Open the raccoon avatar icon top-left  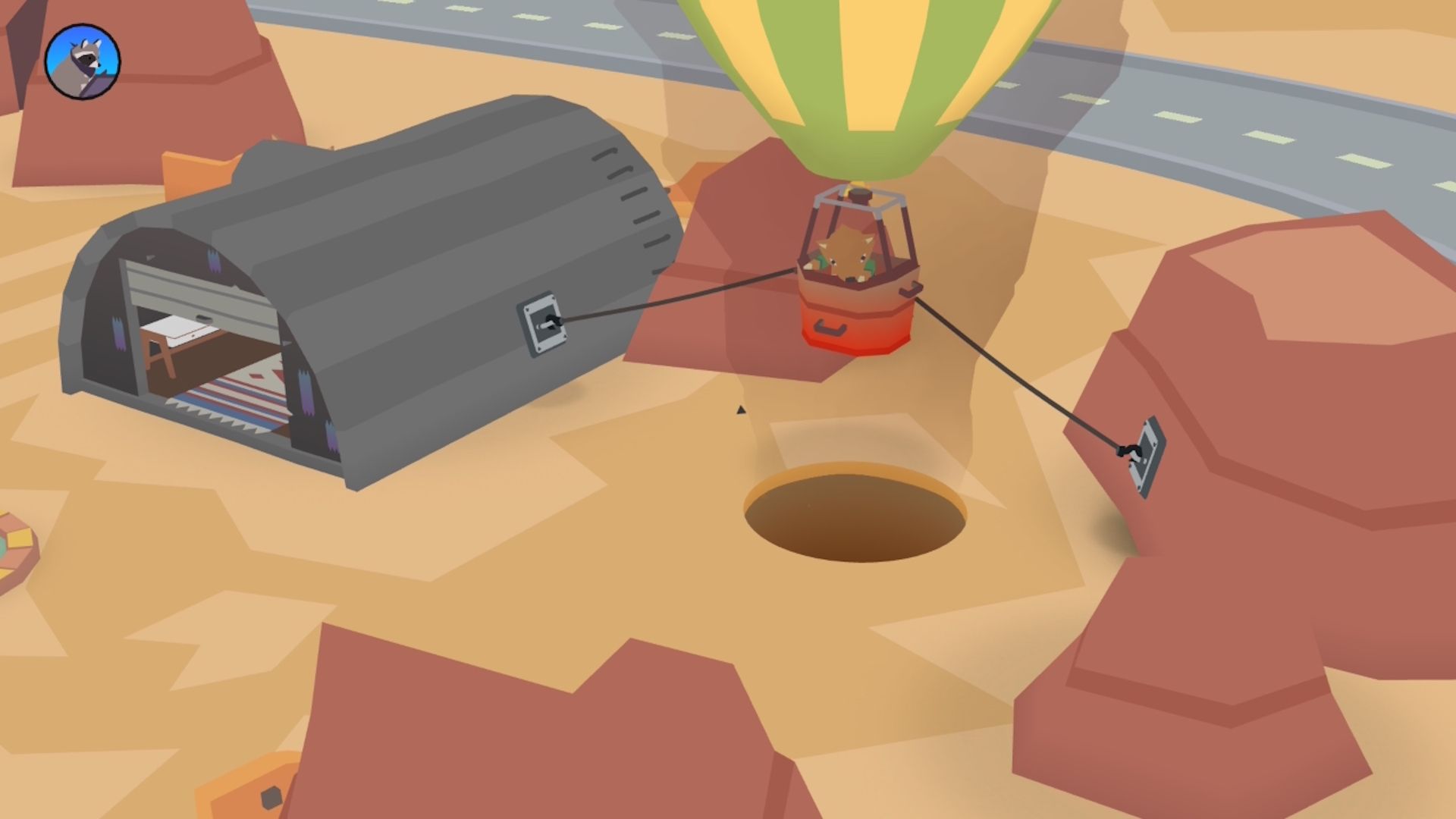pos(83,62)
